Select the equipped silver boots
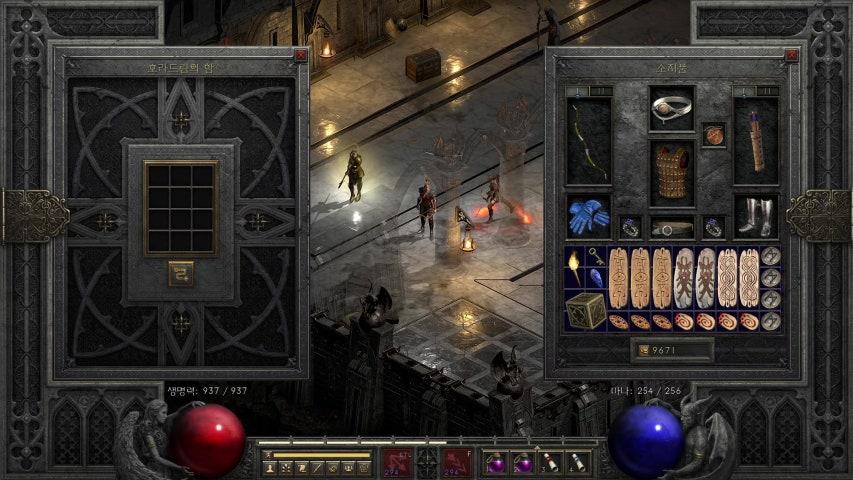The image size is (853, 480). (x=756, y=216)
